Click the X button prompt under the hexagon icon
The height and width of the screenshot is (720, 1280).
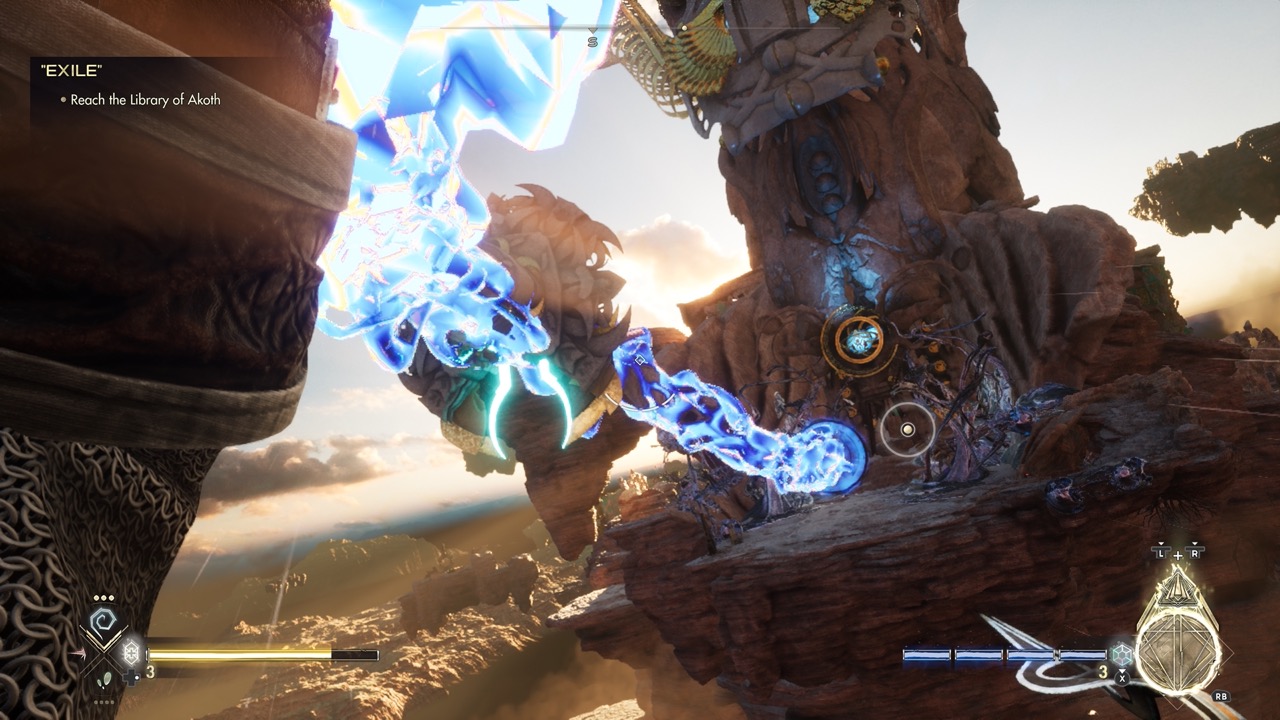[x=1122, y=676]
